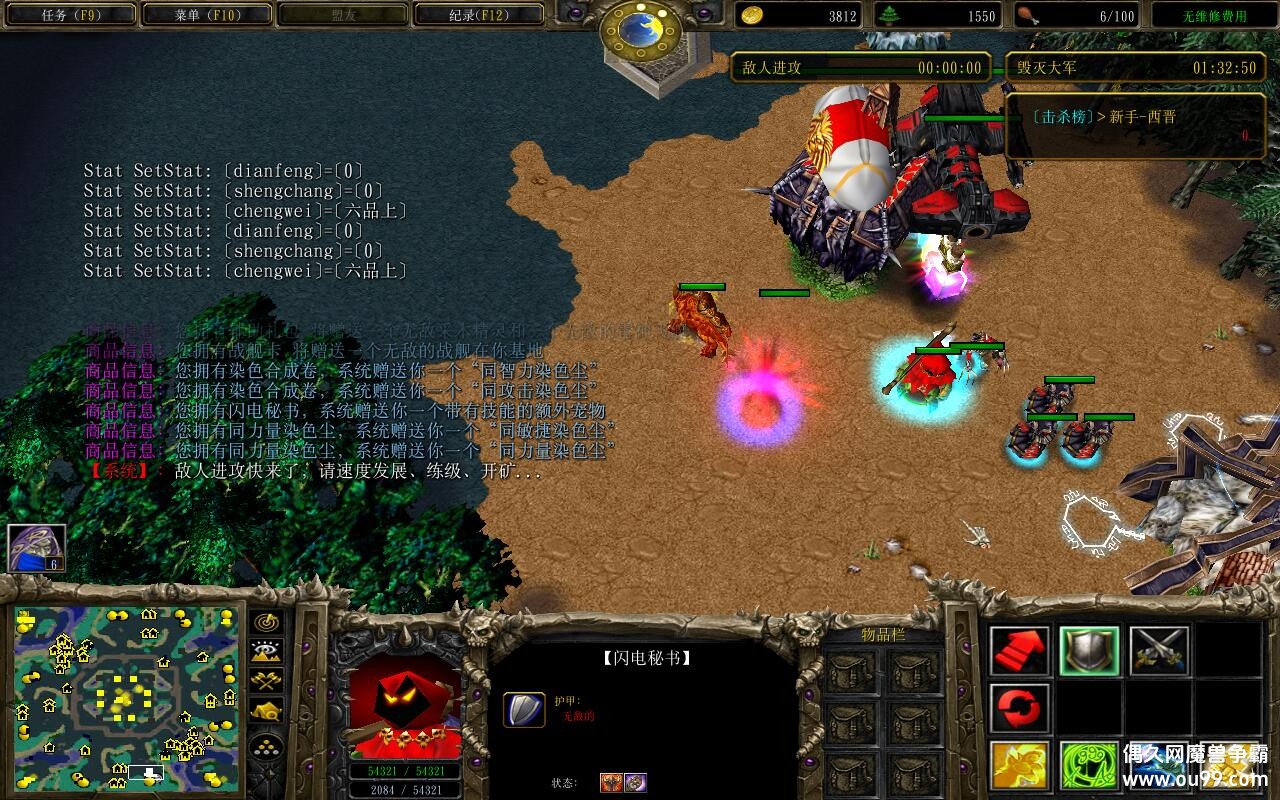Toggle creep camp display with the tent button
1280x800 pixels.
click(265, 711)
